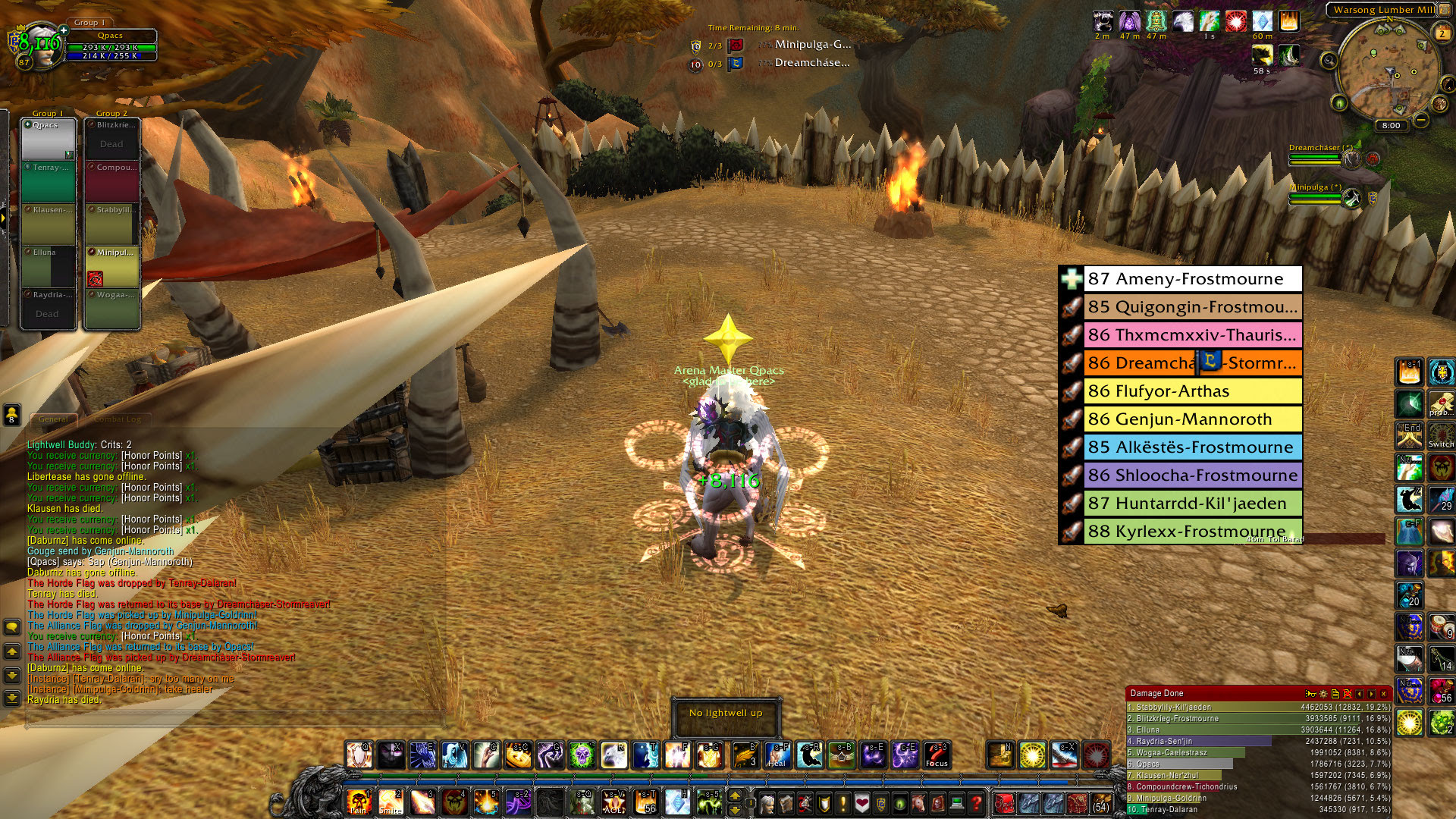Select the General chat tab
Viewport: 1456px width, 819px height.
tap(55, 419)
